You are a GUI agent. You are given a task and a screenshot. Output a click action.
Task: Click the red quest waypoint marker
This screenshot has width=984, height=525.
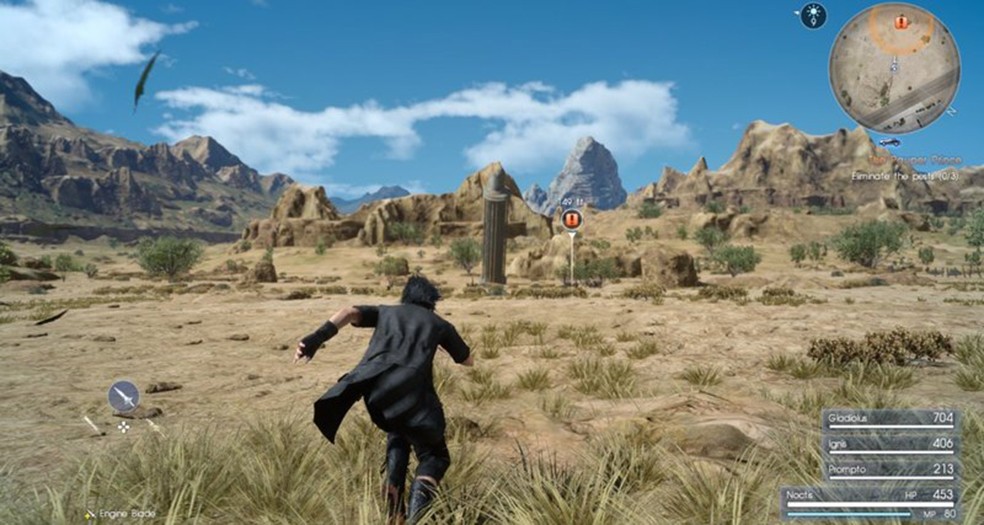point(572,219)
